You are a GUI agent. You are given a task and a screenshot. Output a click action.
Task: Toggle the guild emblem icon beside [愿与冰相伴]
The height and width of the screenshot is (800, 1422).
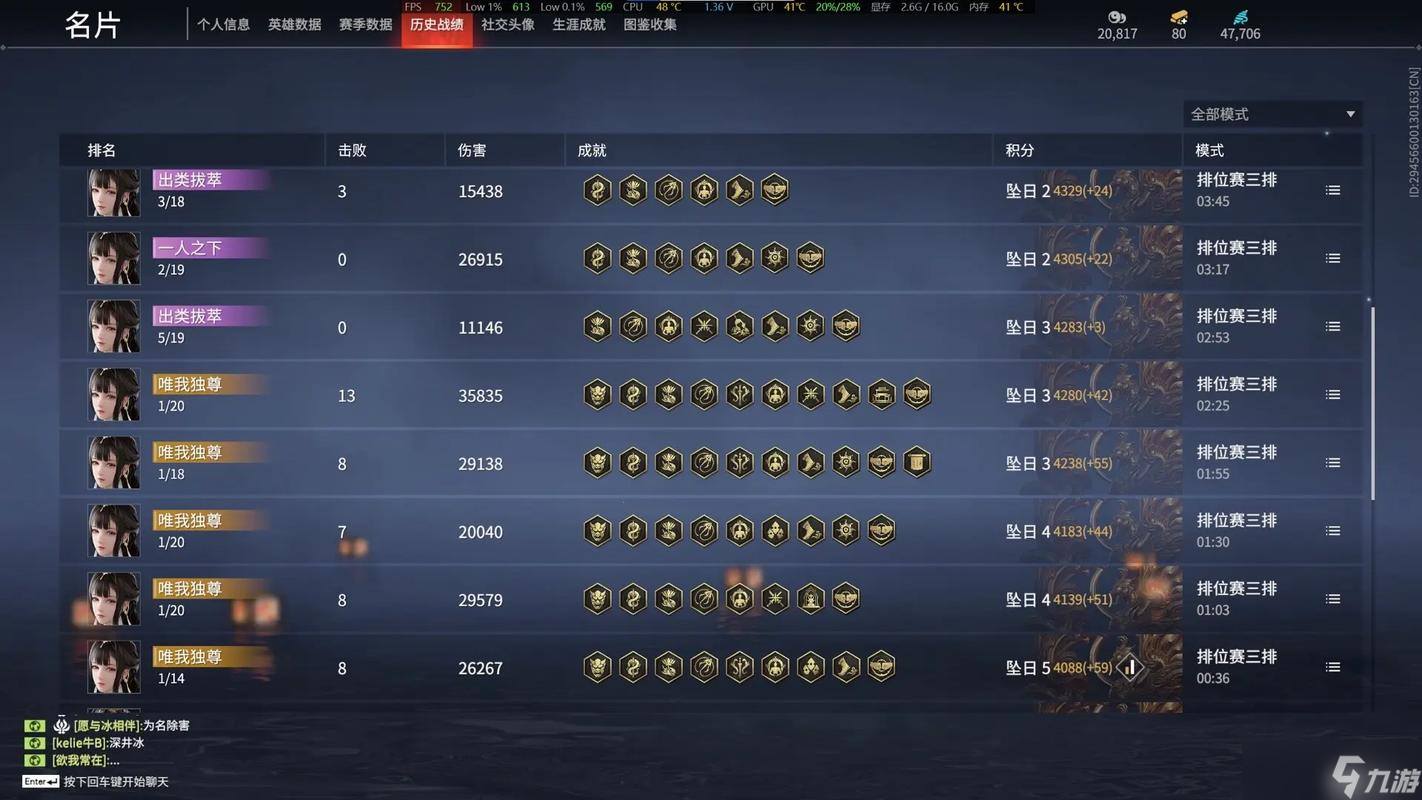[x=62, y=726]
